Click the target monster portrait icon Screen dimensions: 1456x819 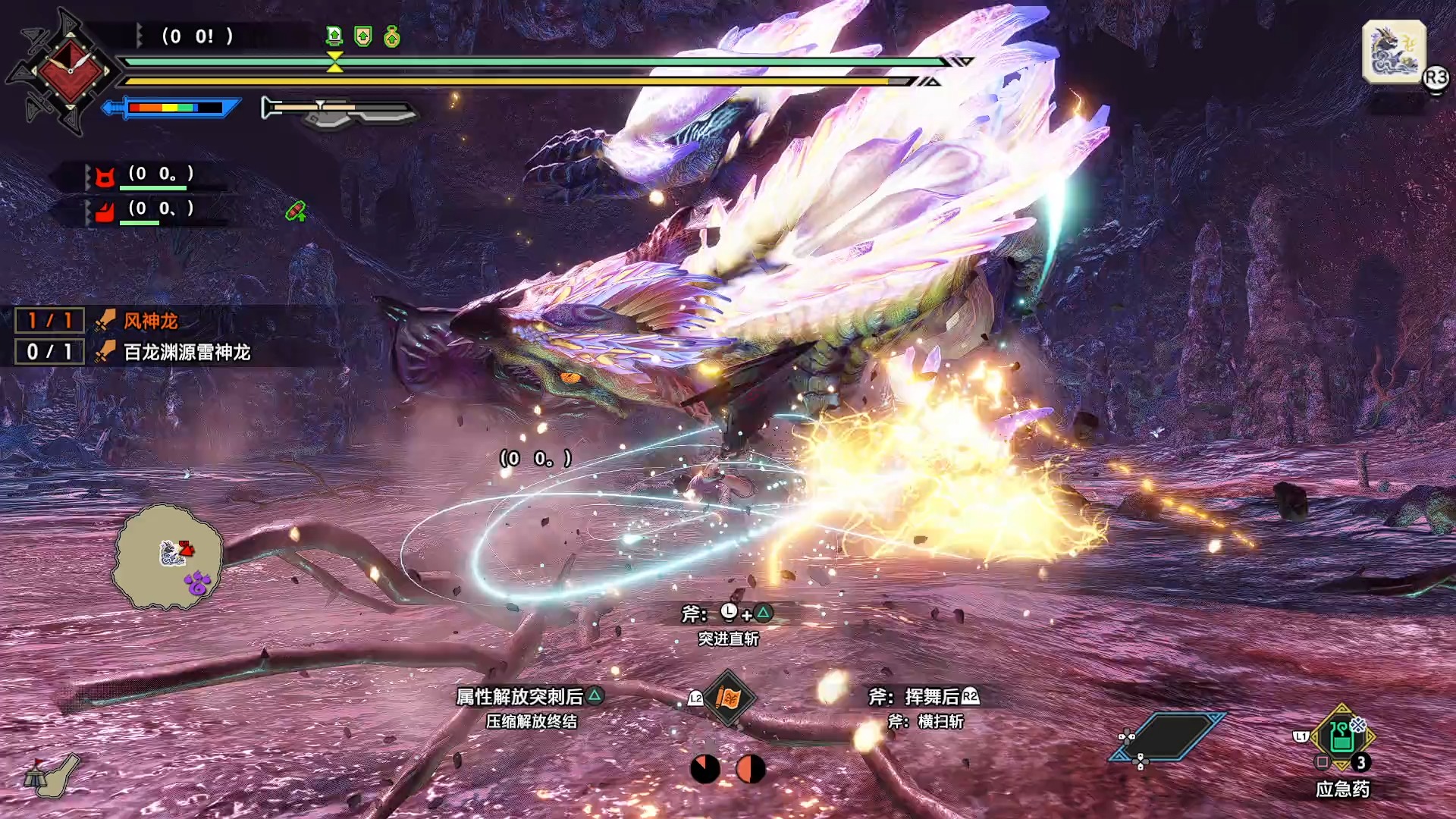(1394, 52)
